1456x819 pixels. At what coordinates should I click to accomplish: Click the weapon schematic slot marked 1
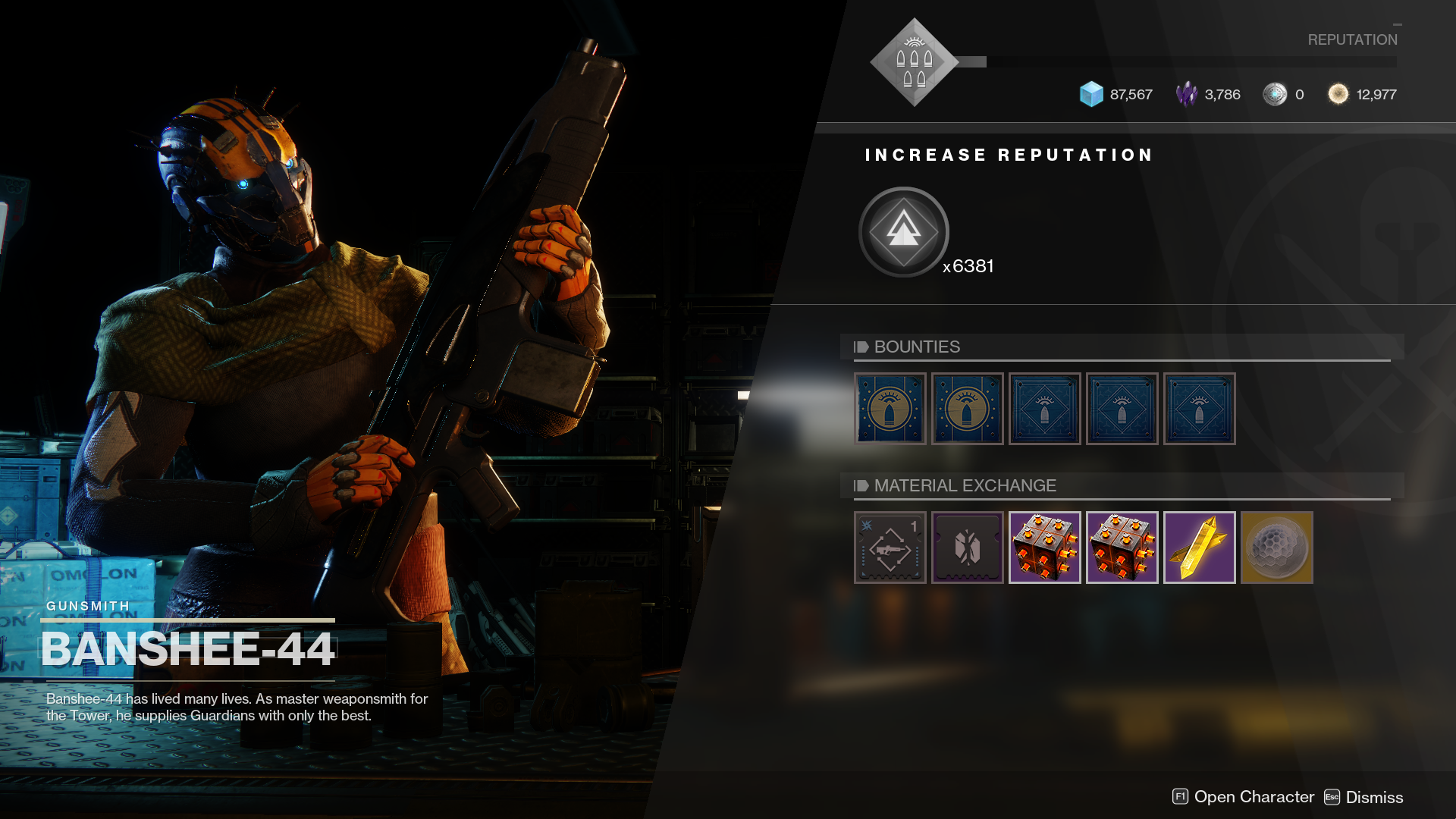click(x=889, y=548)
